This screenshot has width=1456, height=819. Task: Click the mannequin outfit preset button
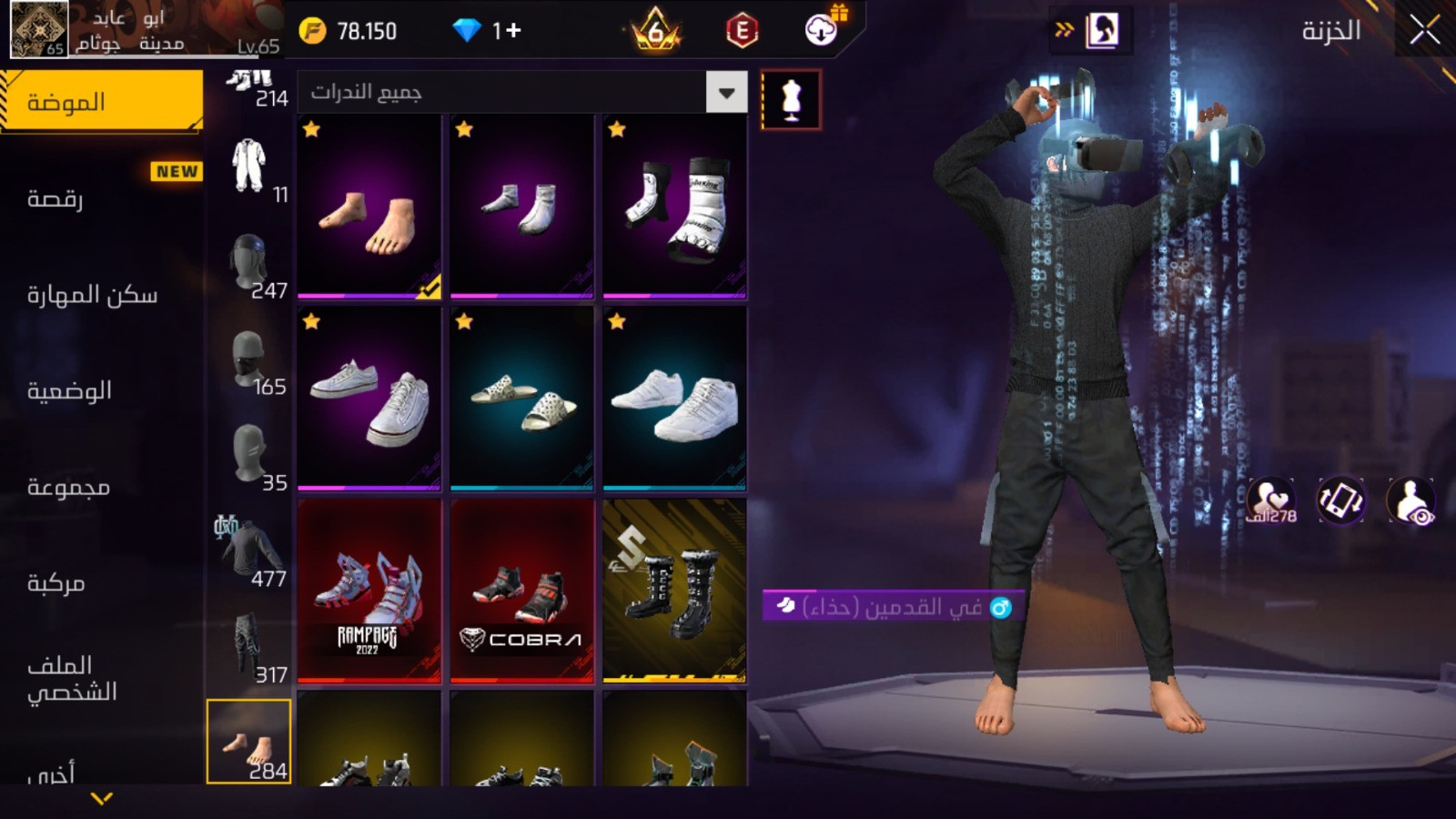coord(791,100)
